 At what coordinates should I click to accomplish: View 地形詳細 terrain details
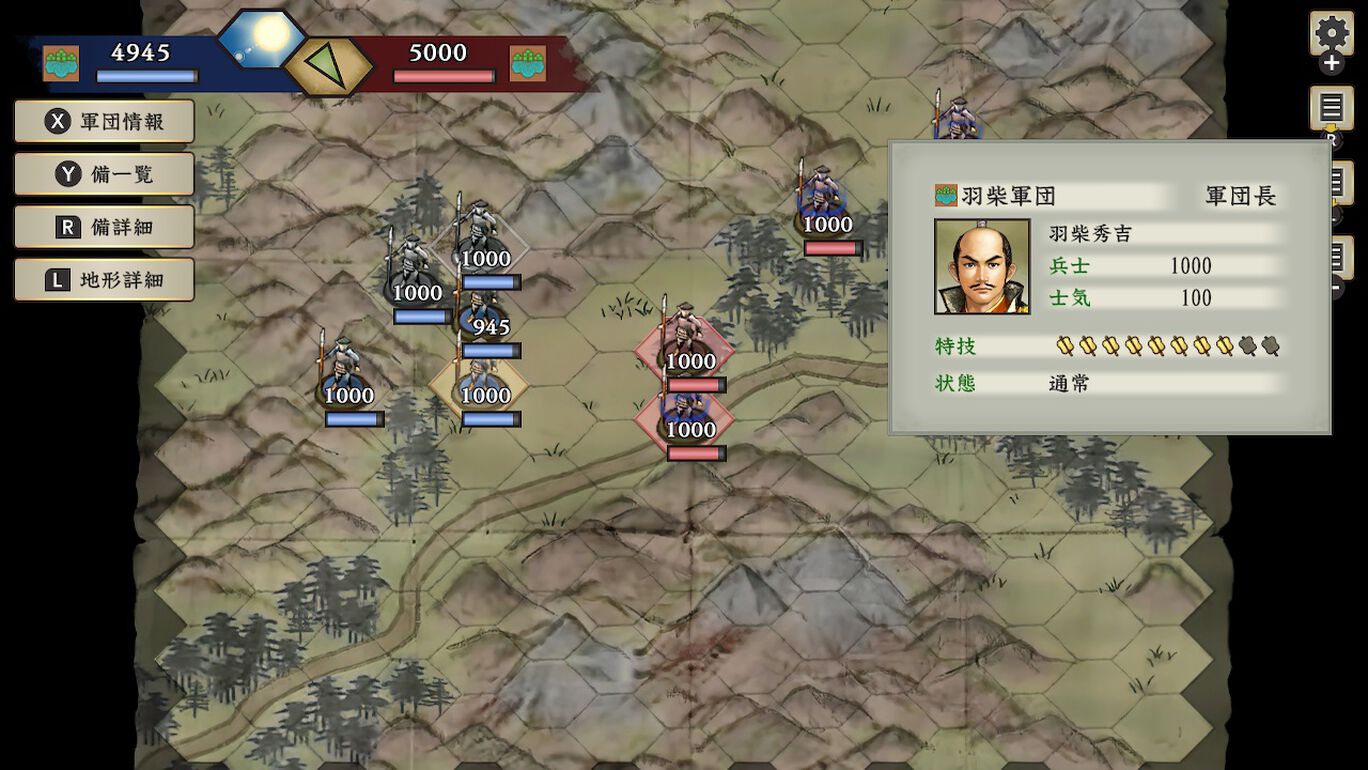[104, 280]
